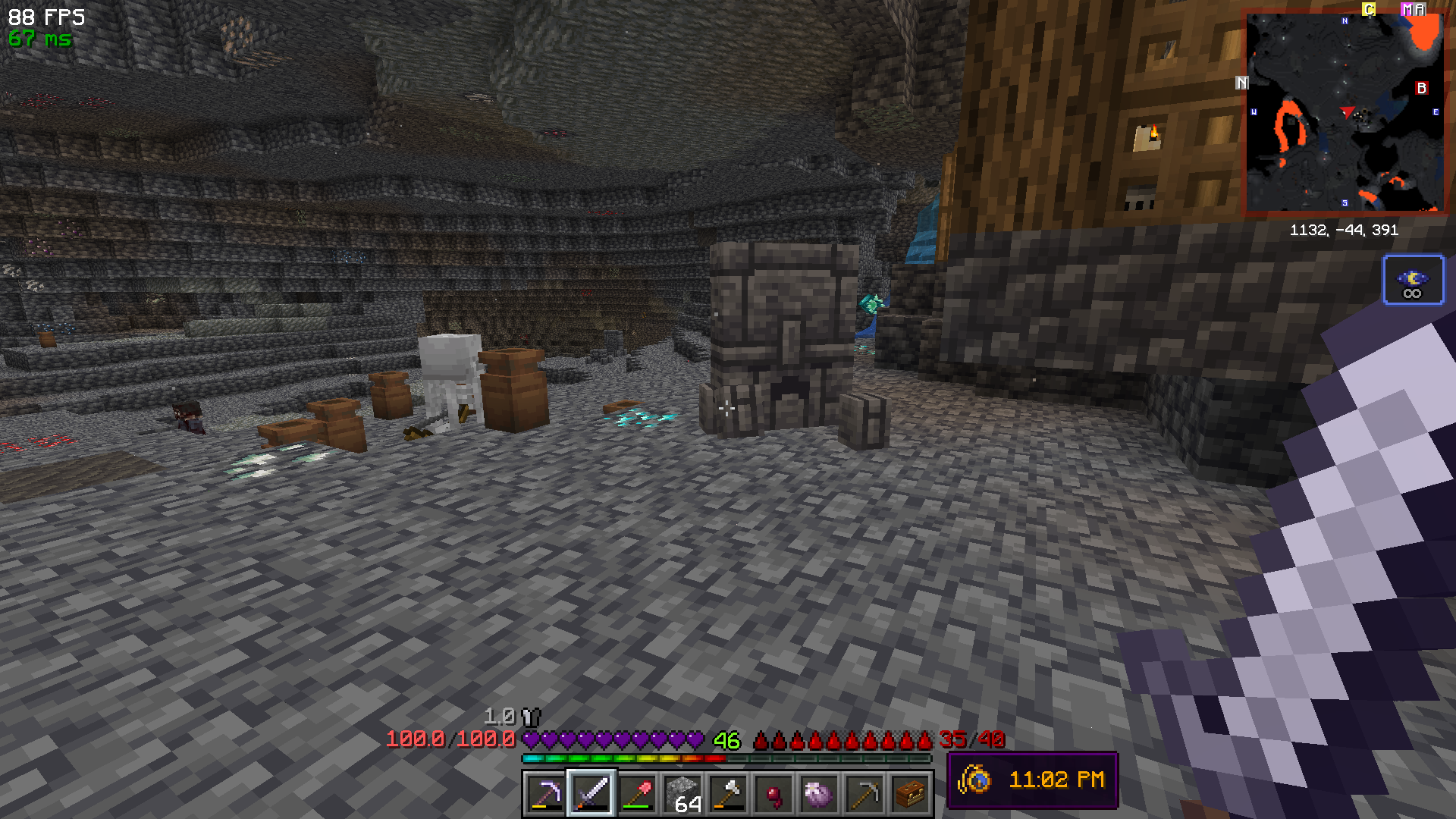Select the sword hotbar slot
The height and width of the screenshot is (819, 1456).
click(591, 794)
